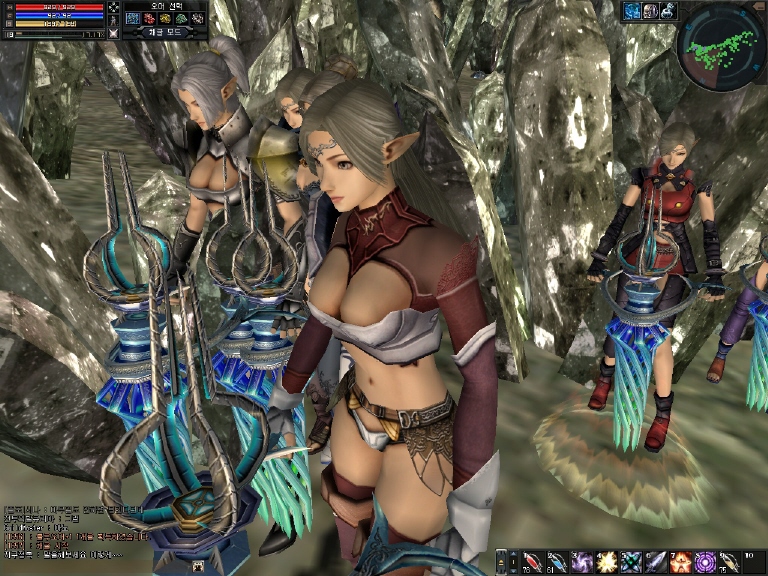Select the blue aura icon in top-left panel

pos(133,18)
